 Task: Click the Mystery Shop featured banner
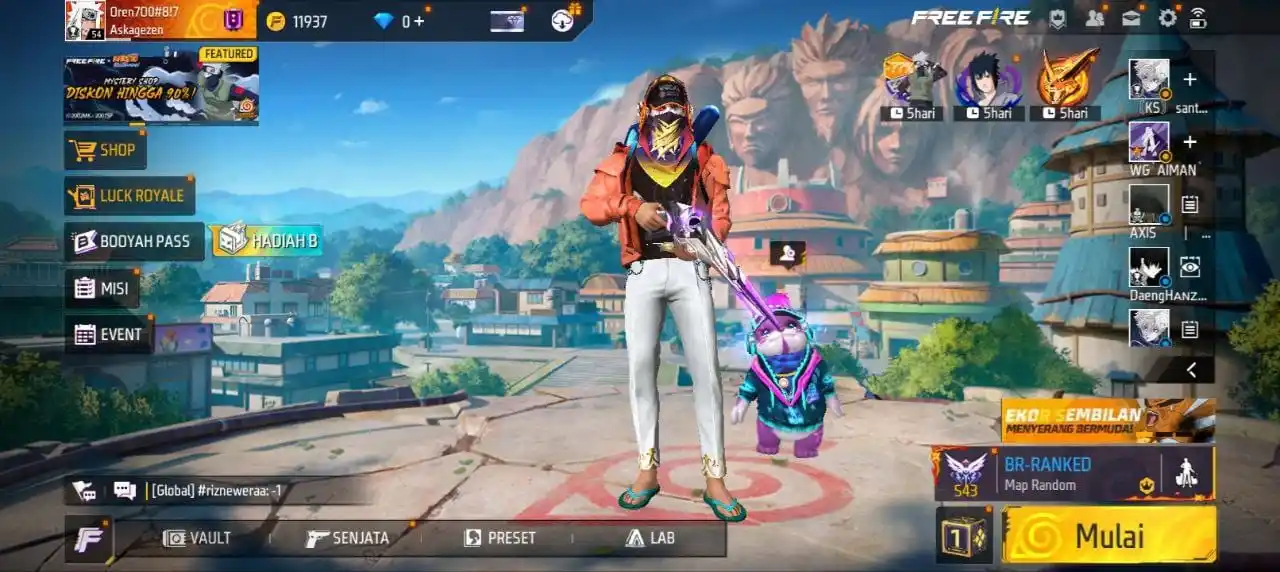tap(162, 86)
